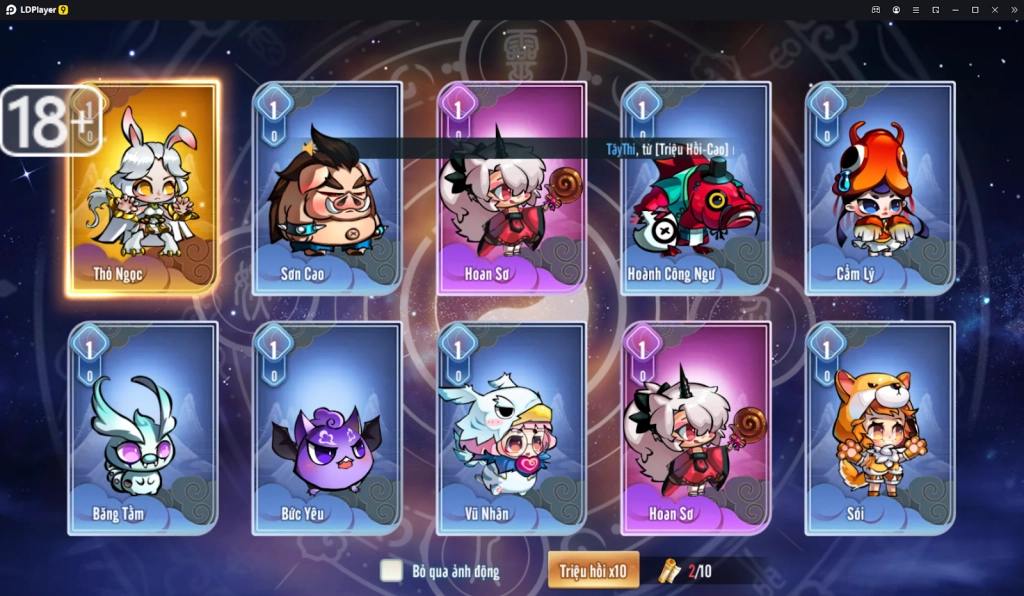Choose the Băng Tằm card
1024x596 pixels.
pos(143,428)
